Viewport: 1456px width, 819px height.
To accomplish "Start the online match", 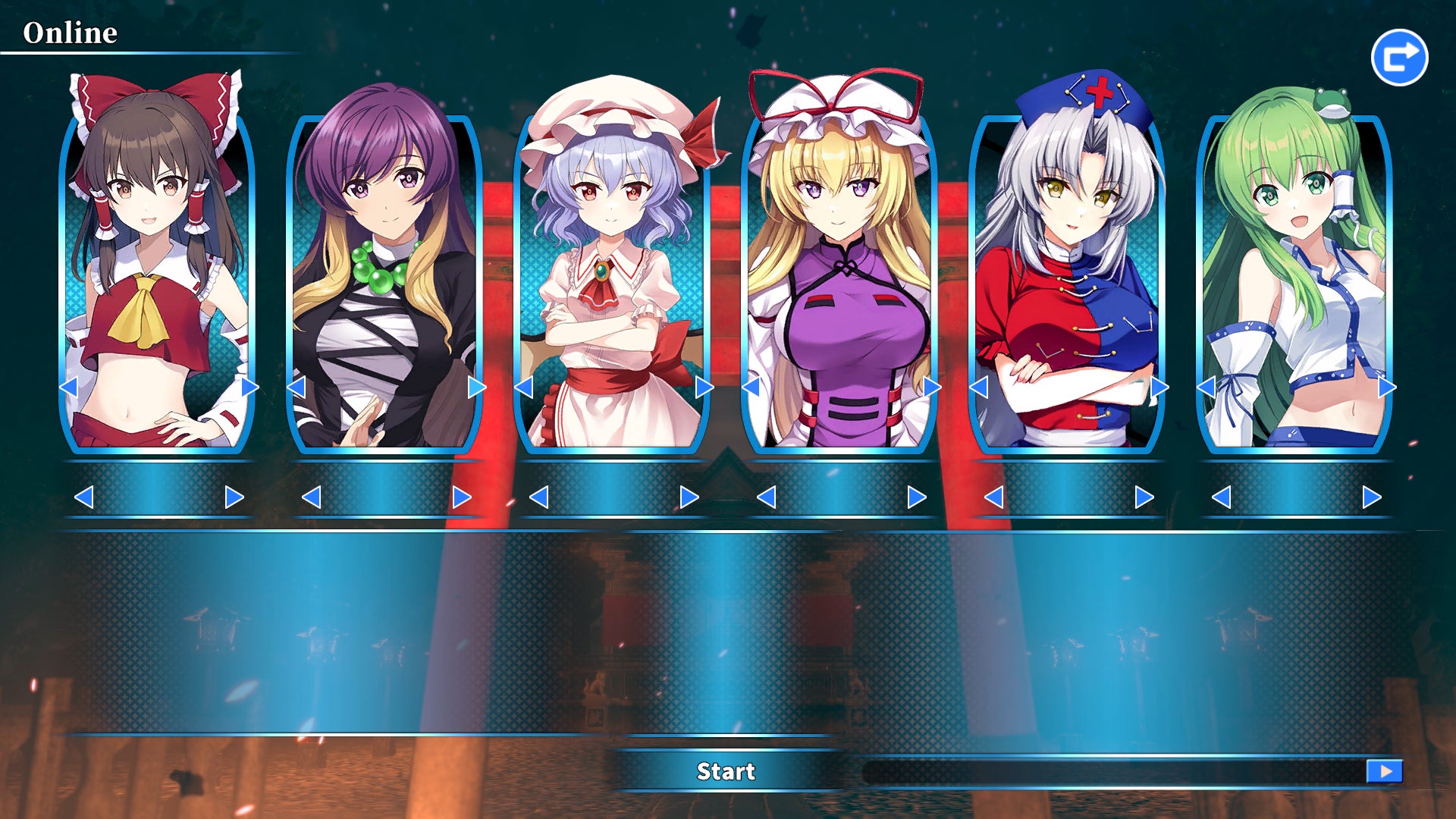I will tap(726, 771).
